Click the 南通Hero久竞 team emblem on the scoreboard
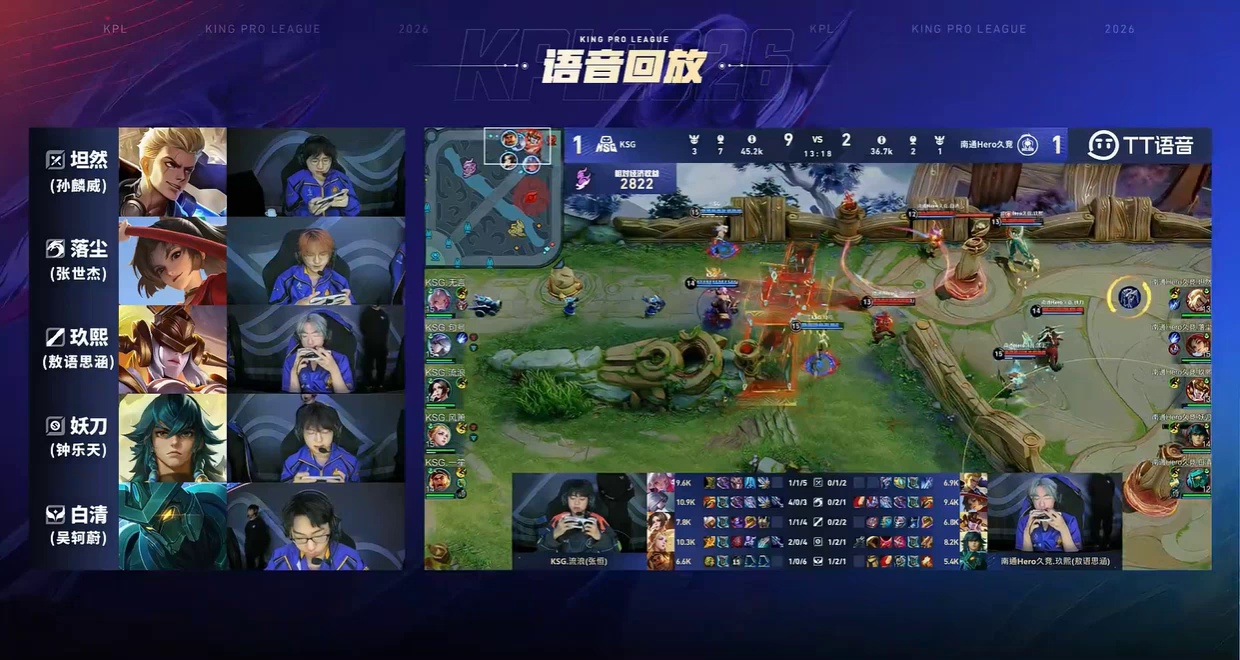 (x=1027, y=145)
